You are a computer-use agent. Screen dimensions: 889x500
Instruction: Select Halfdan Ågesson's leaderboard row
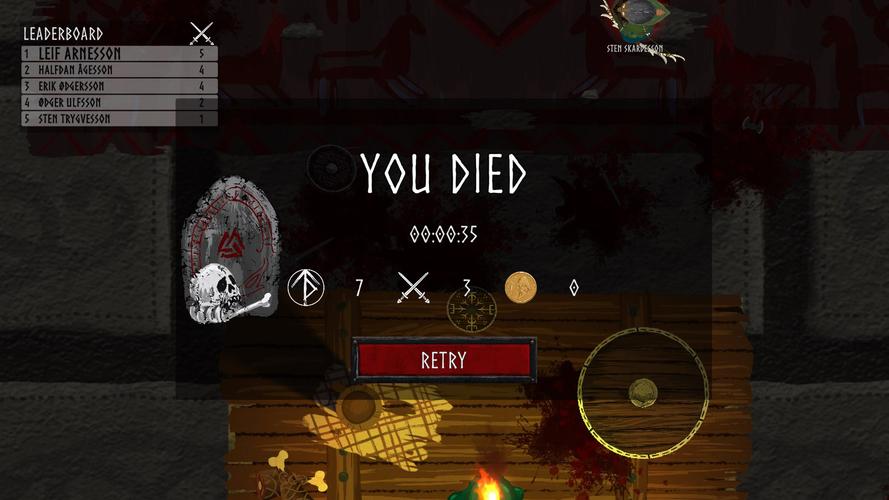click(x=119, y=70)
